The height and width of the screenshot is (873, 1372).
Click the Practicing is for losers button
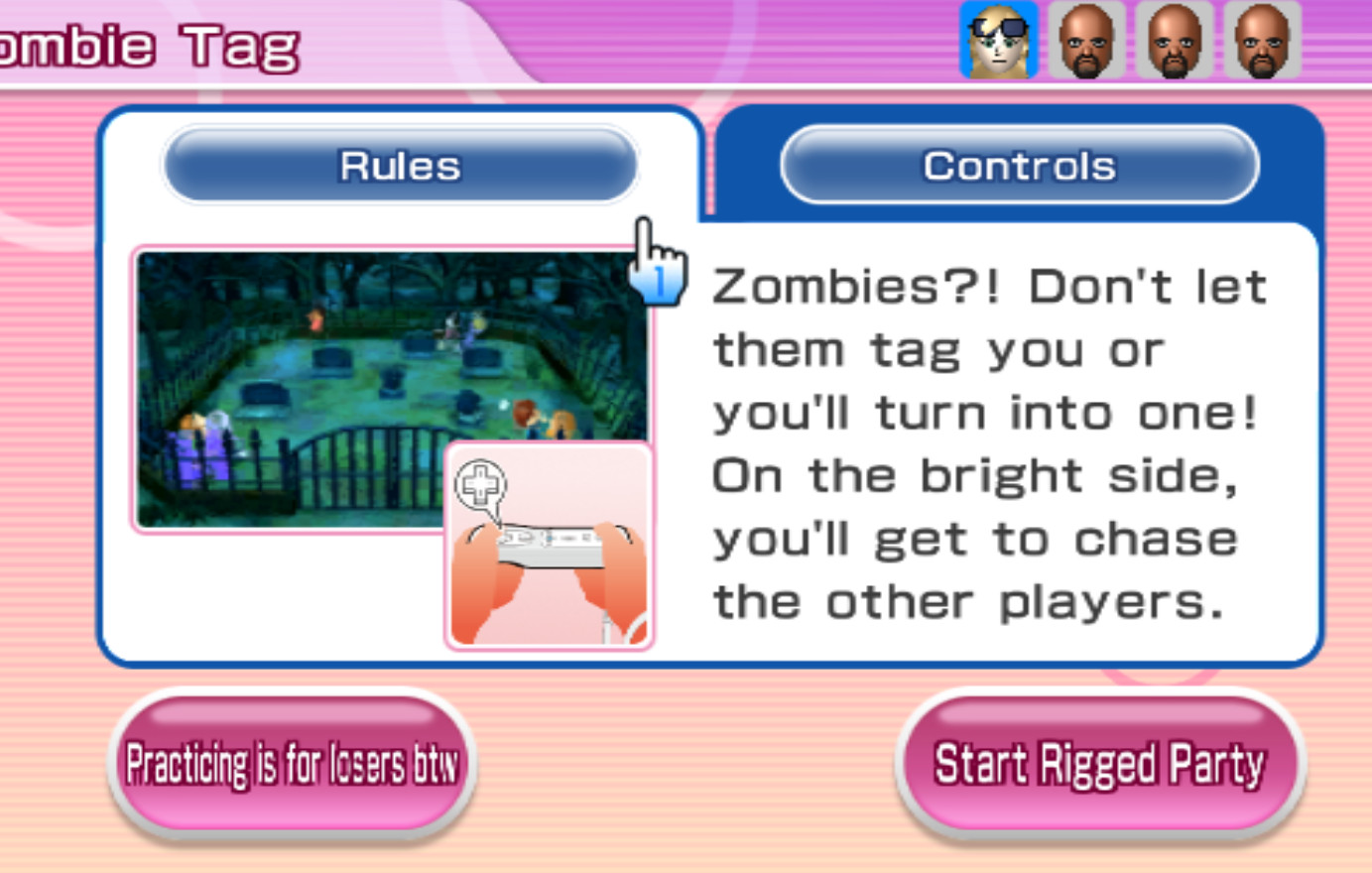click(x=291, y=762)
